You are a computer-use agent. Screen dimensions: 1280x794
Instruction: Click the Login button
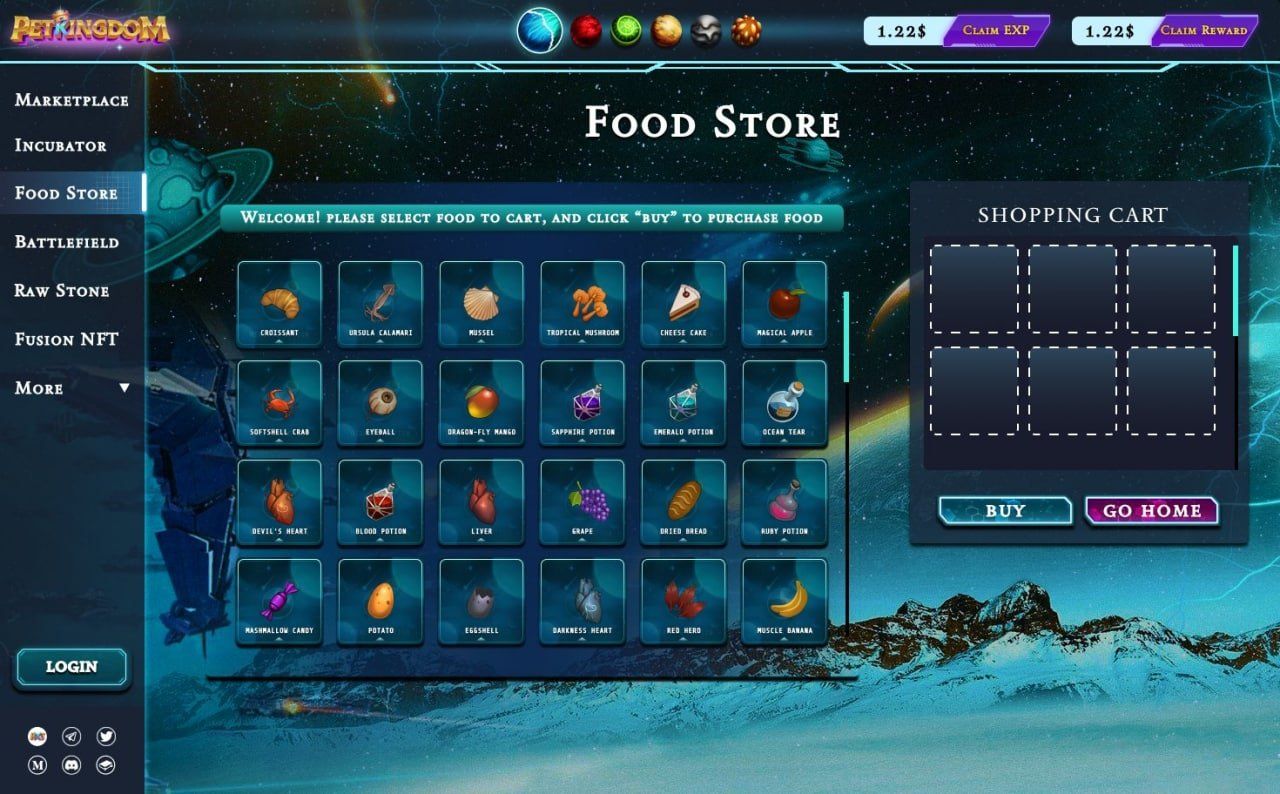(72, 667)
